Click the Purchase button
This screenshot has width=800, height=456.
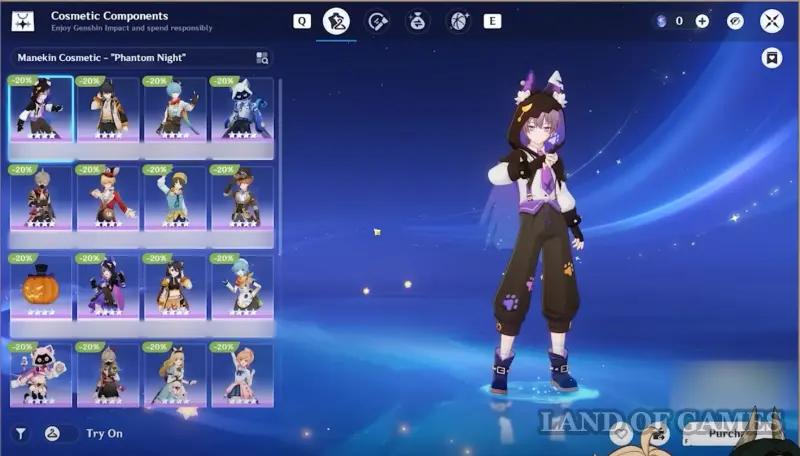[730, 434]
